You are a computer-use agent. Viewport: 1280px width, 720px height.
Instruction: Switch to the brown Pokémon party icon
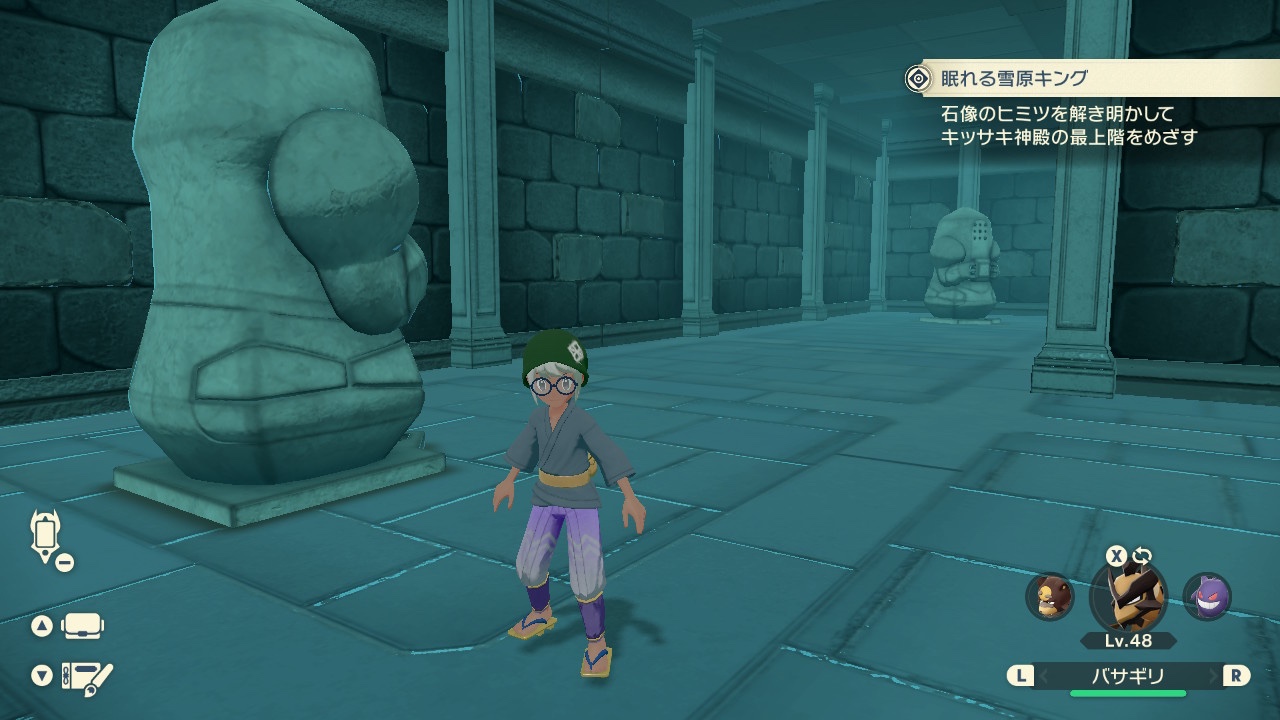(x=1050, y=596)
